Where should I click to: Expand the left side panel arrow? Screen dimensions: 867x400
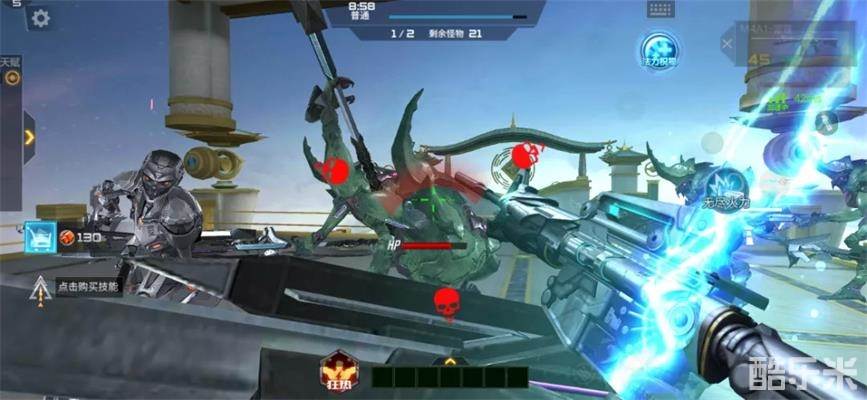(x=29, y=130)
